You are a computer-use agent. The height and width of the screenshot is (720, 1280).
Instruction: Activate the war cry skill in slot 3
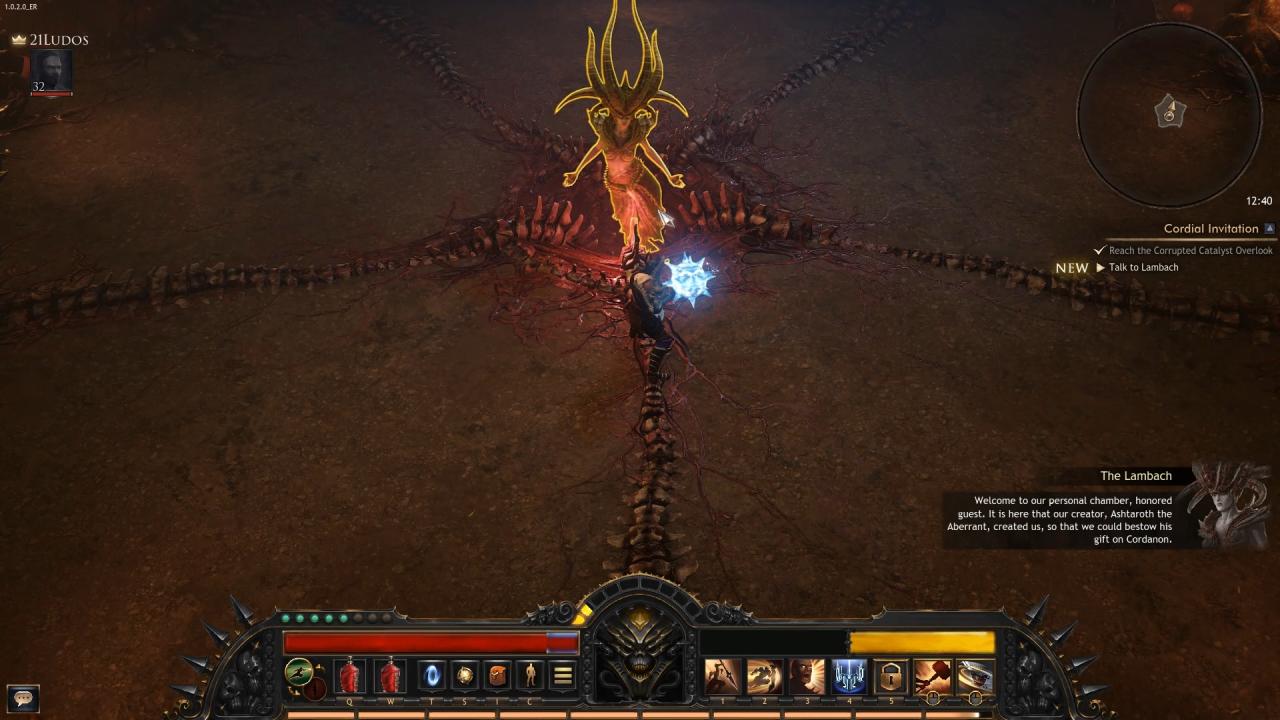point(807,676)
